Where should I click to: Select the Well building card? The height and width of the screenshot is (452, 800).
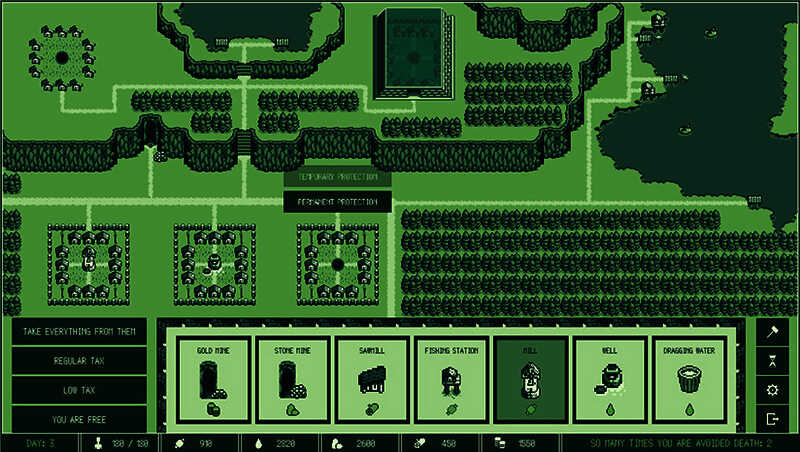[610, 380]
